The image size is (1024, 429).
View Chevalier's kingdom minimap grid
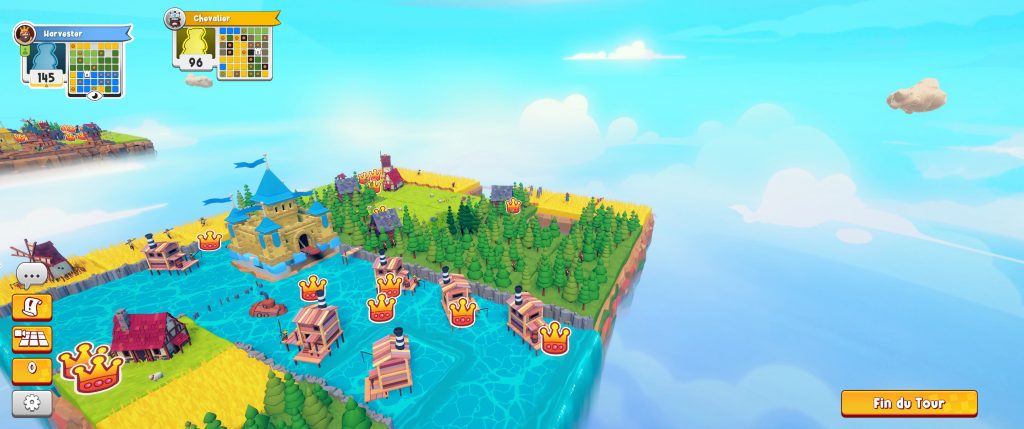pos(244,52)
